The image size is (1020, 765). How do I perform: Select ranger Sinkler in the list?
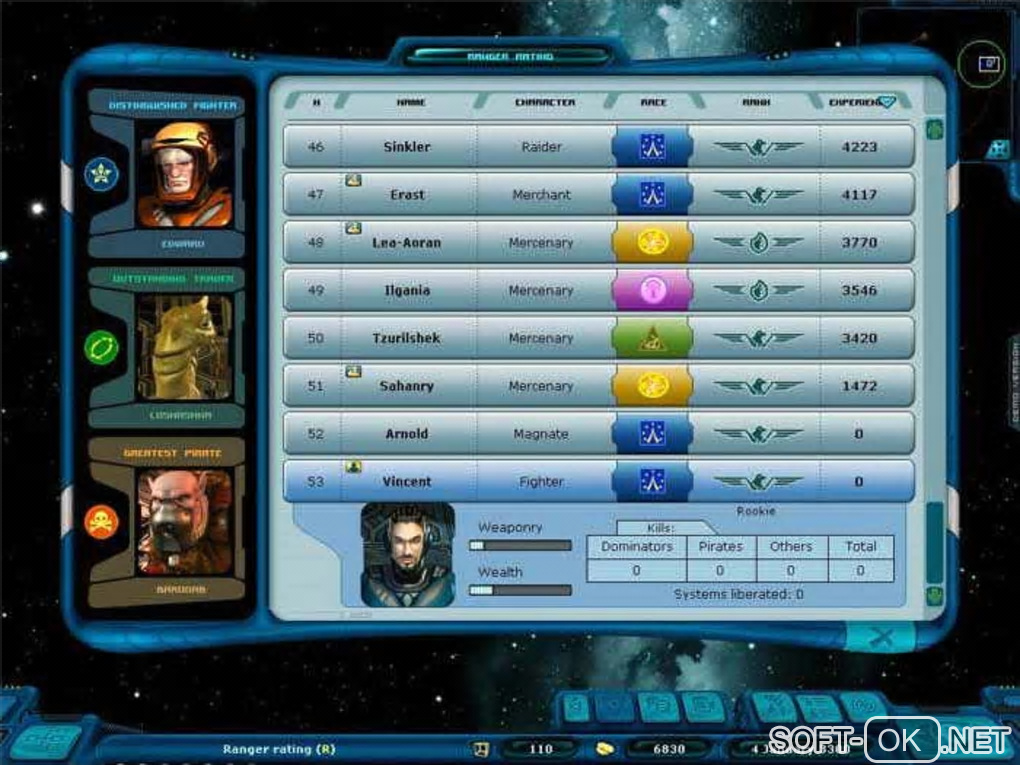pyautogui.click(x=407, y=147)
